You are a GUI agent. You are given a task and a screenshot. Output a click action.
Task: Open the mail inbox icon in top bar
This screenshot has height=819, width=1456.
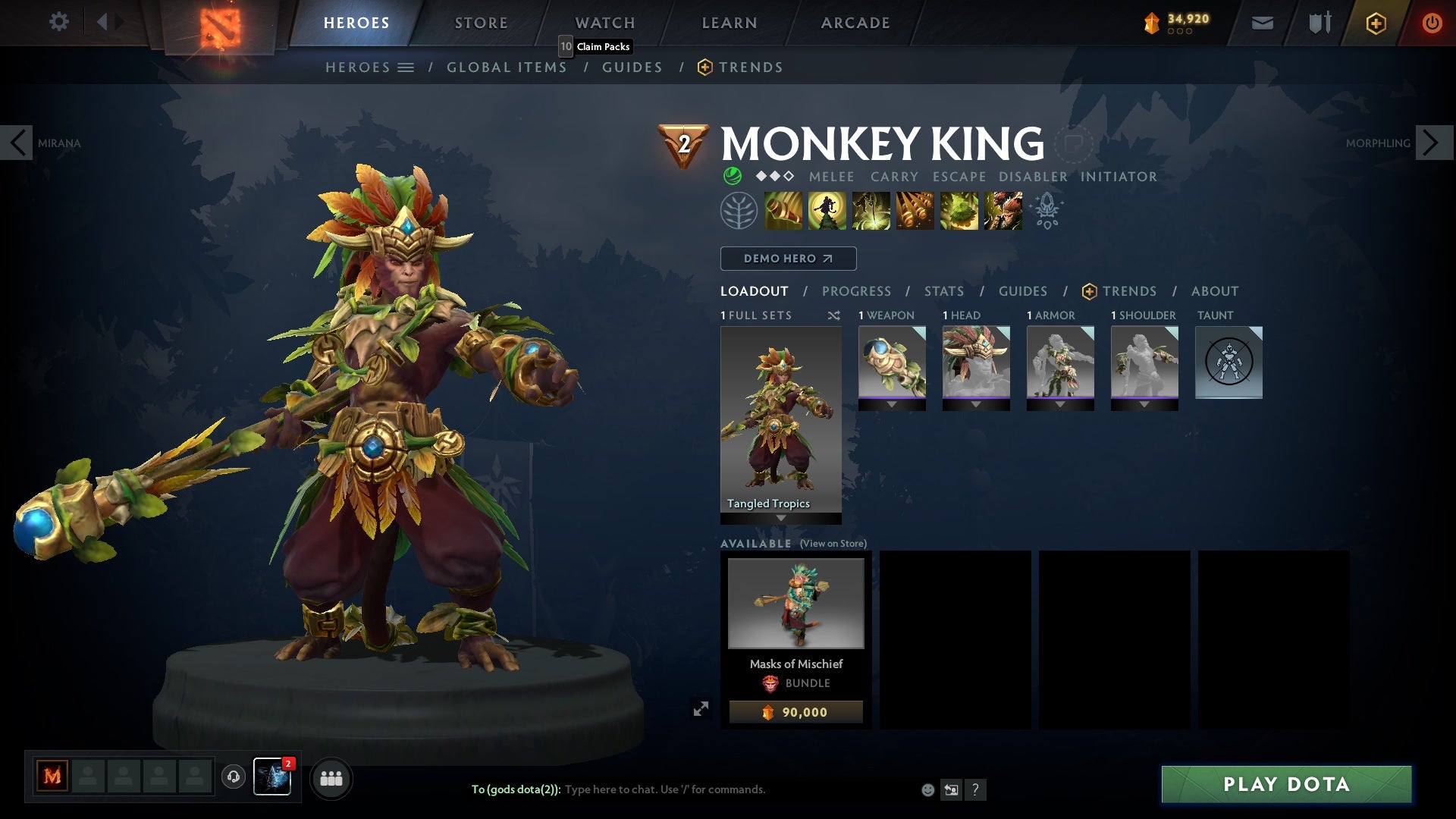coord(1261,22)
